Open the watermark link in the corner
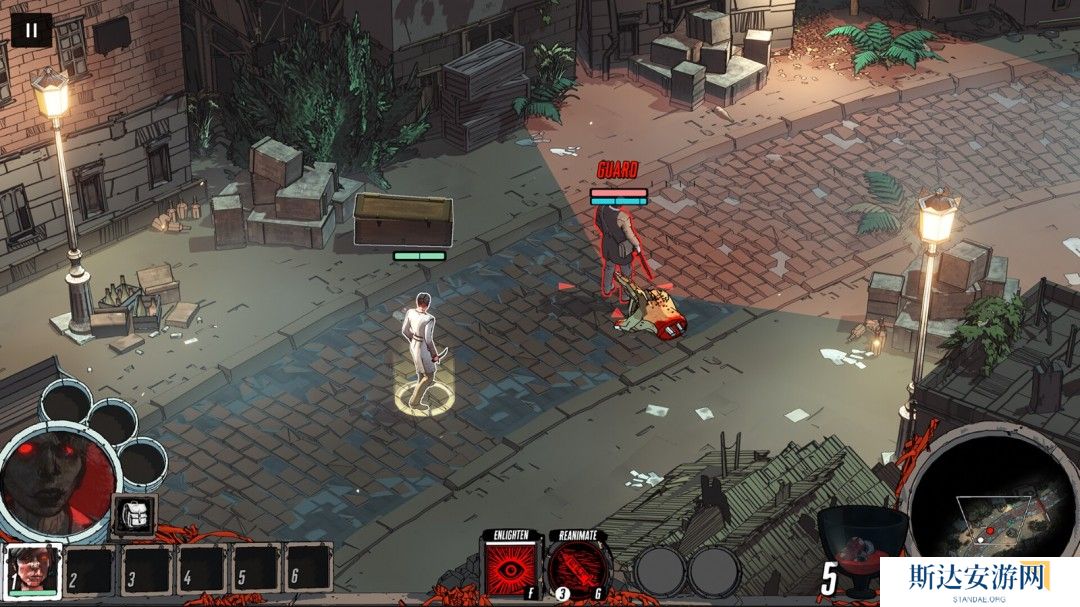Image resolution: width=1080 pixels, height=607 pixels. pos(978,580)
